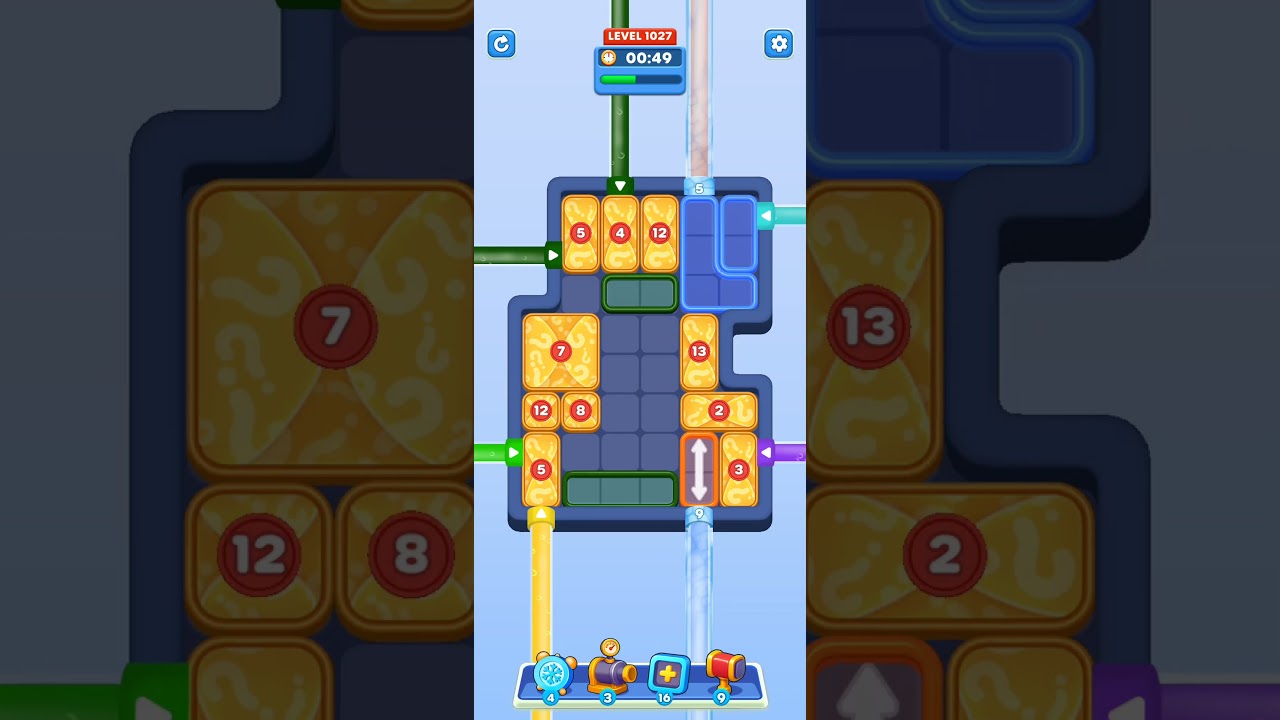Restart the level with the refresh icon

(501, 44)
